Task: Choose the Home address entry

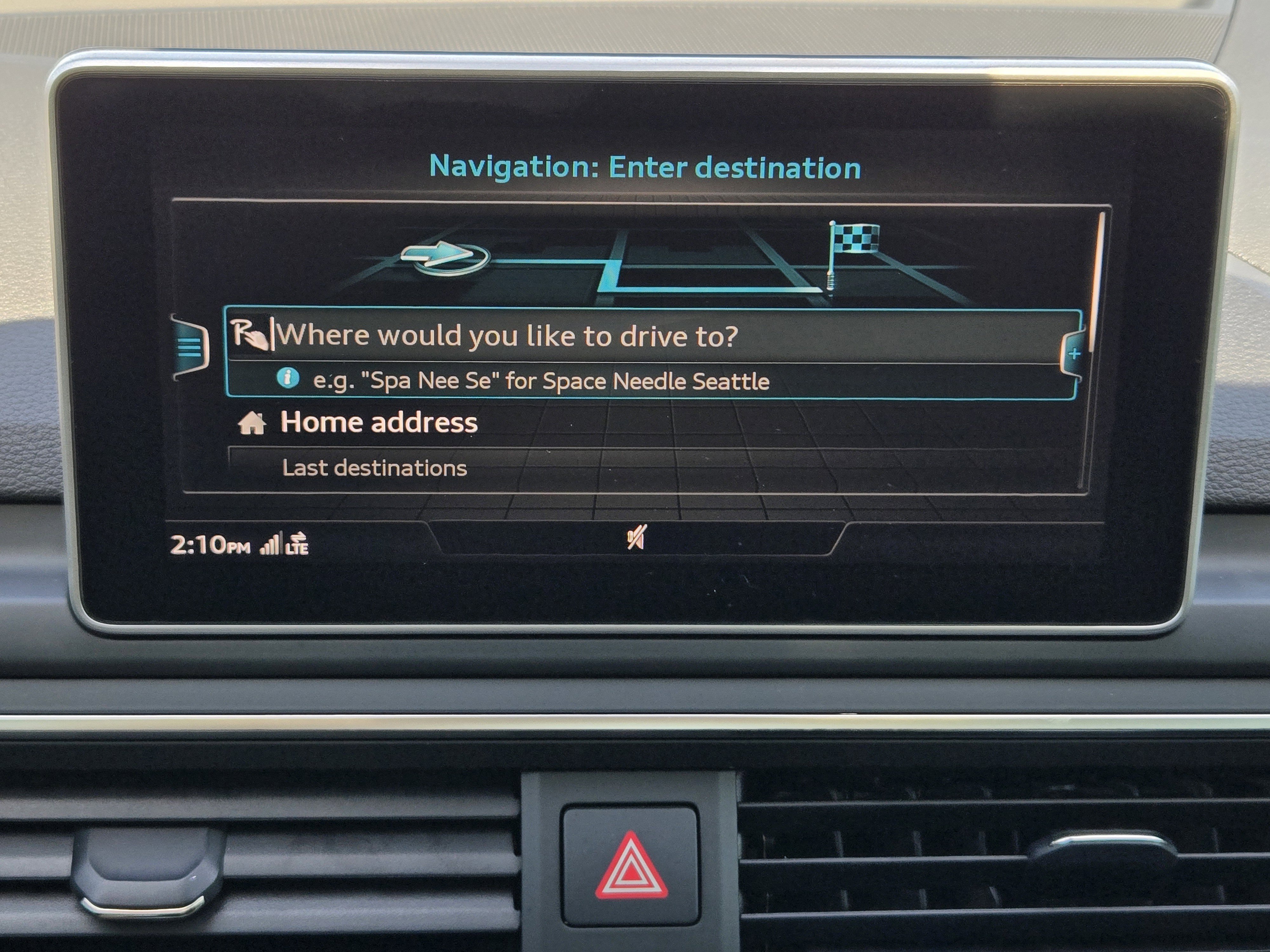Action: pos(378,423)
